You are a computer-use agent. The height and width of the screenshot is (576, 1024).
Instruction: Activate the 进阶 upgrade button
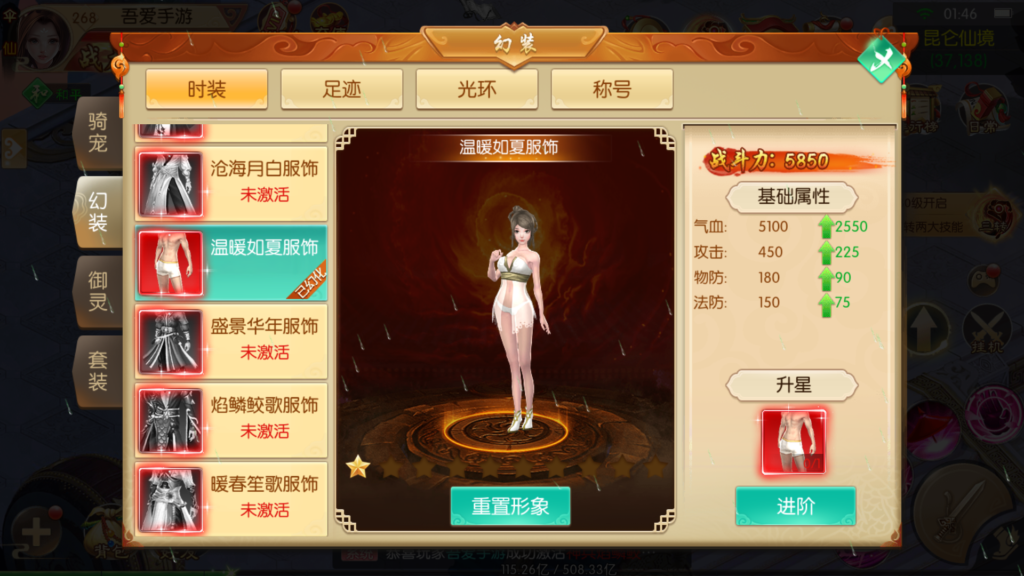[x=795, y=506]
